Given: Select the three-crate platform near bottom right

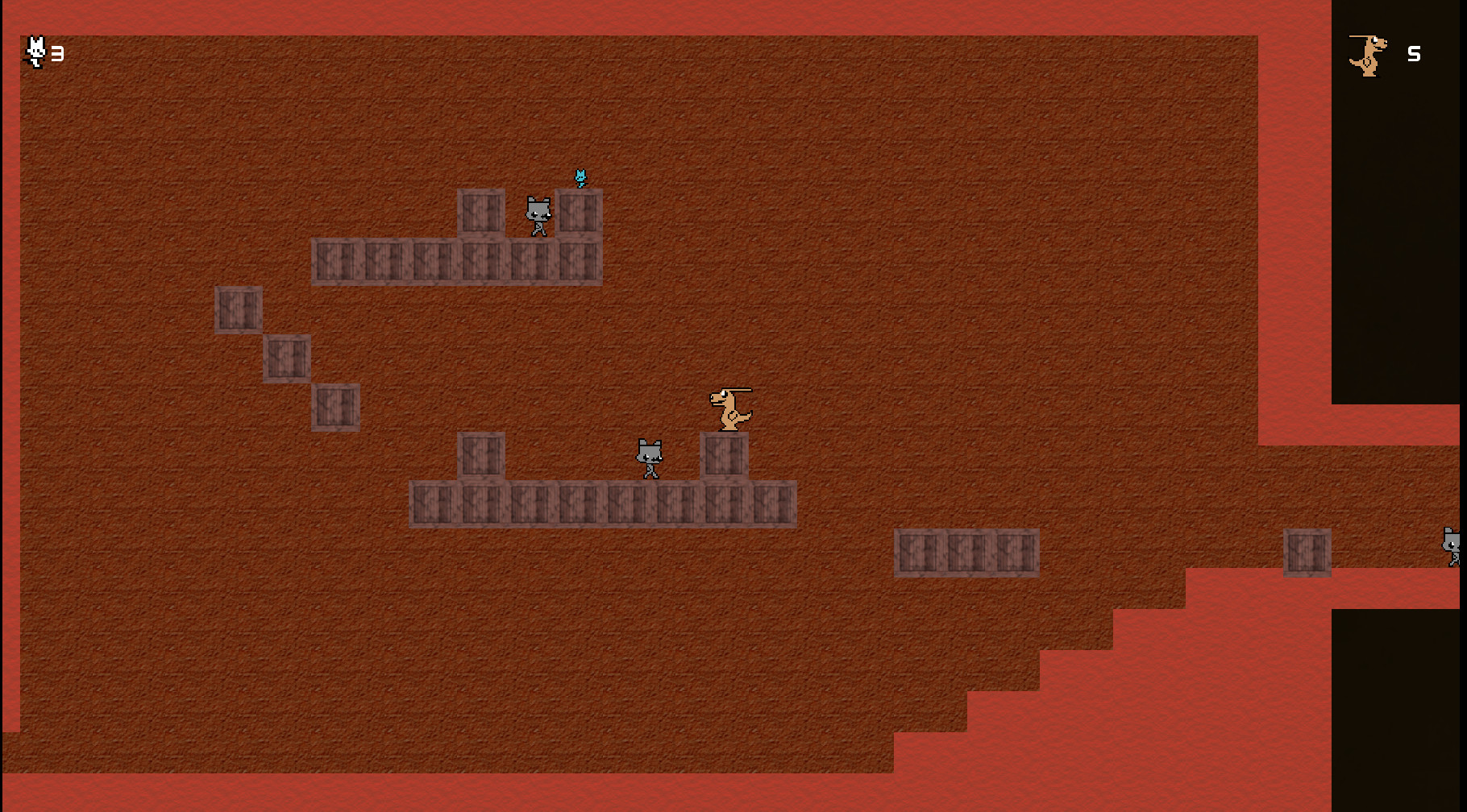Looking at the screenshot, I should pos(966,553).
